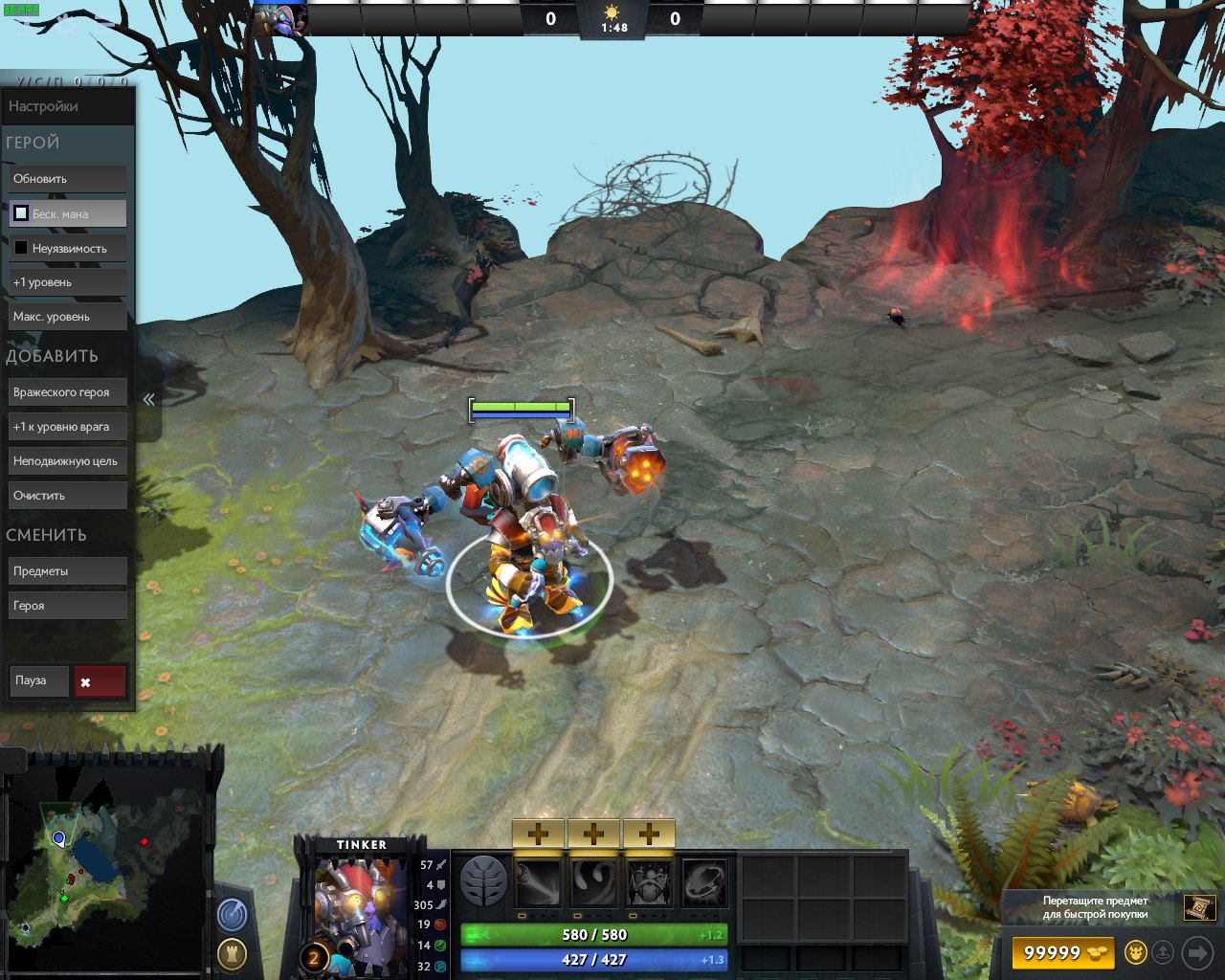The height and width of the screenshot is (980, 1225).
Task: Open the shop via the gold button
Action: click(x=1062, y=953)
